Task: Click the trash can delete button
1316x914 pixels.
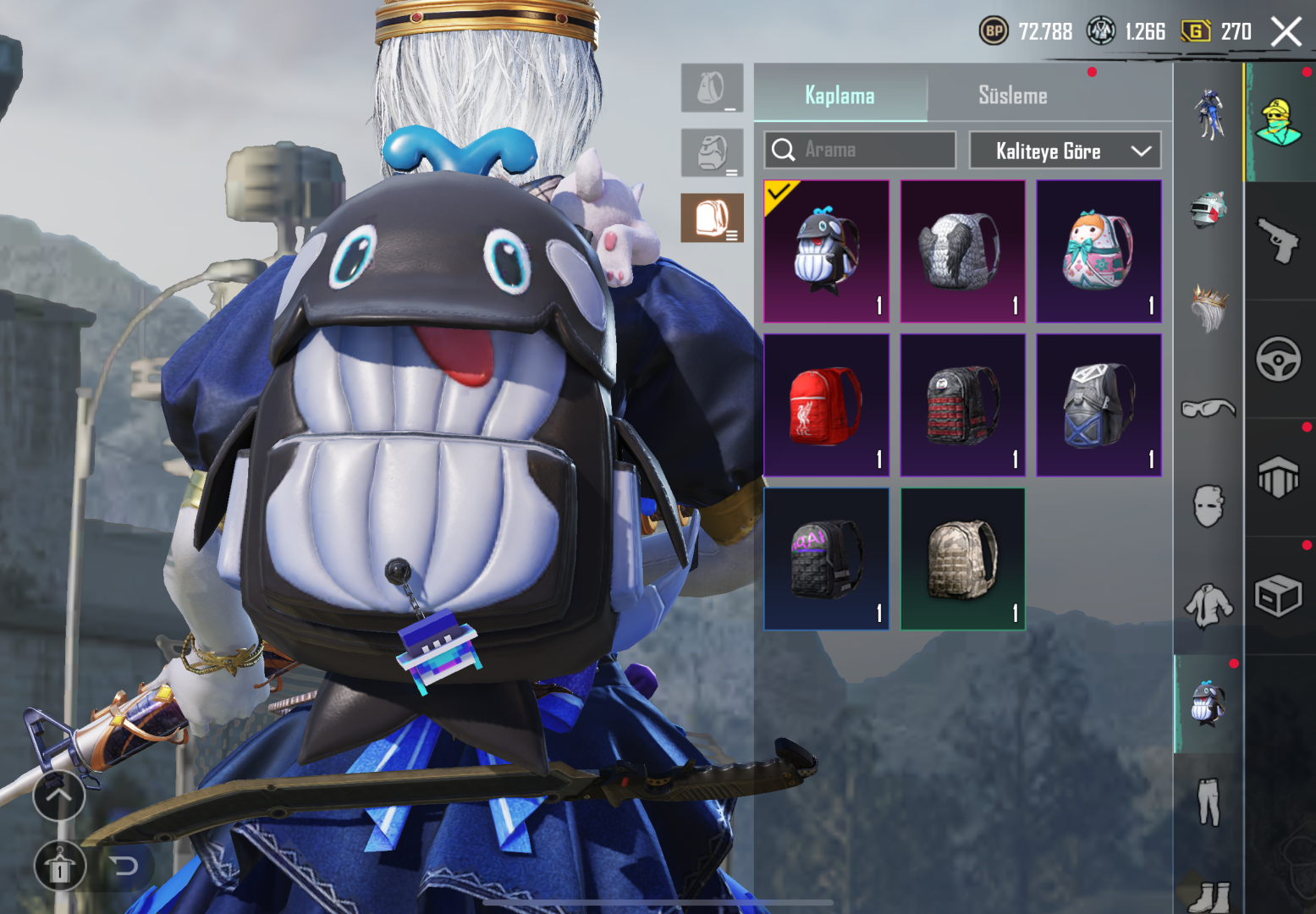Action: click(x=59, y=867)
